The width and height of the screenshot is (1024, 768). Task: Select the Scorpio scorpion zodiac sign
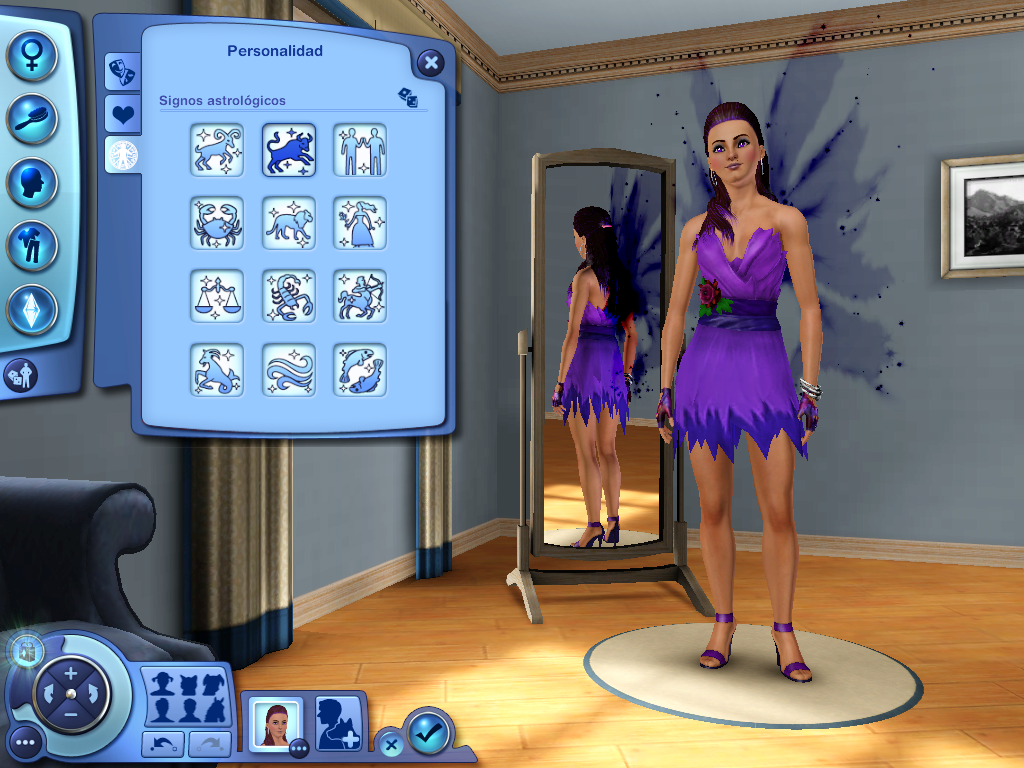[x=289, y=296]
